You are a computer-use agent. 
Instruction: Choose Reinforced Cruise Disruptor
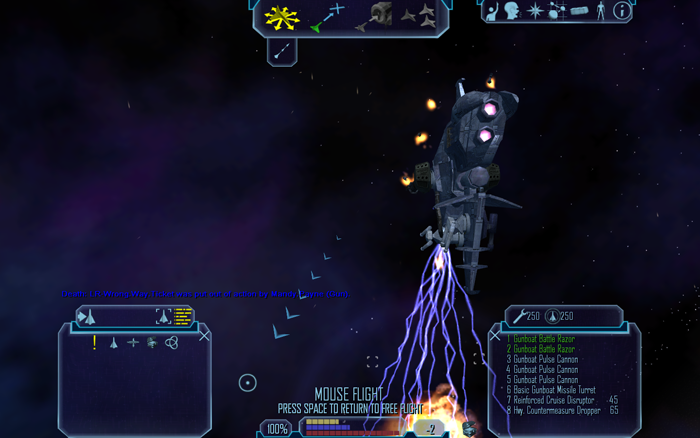(552, 400)
